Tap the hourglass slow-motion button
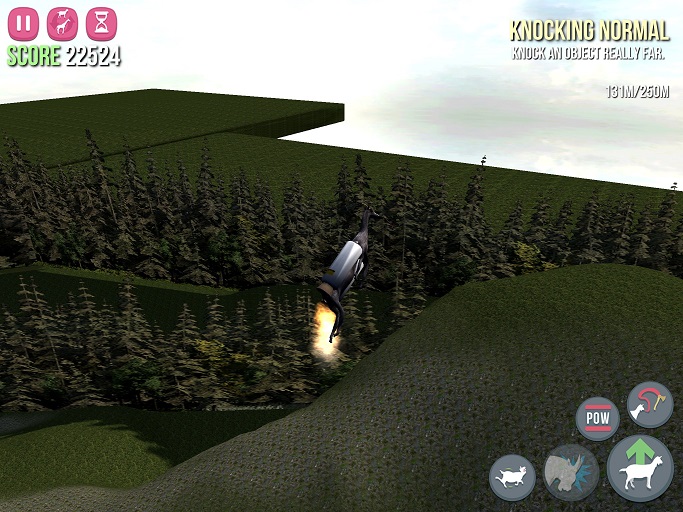683x512 pixels. 101,23
